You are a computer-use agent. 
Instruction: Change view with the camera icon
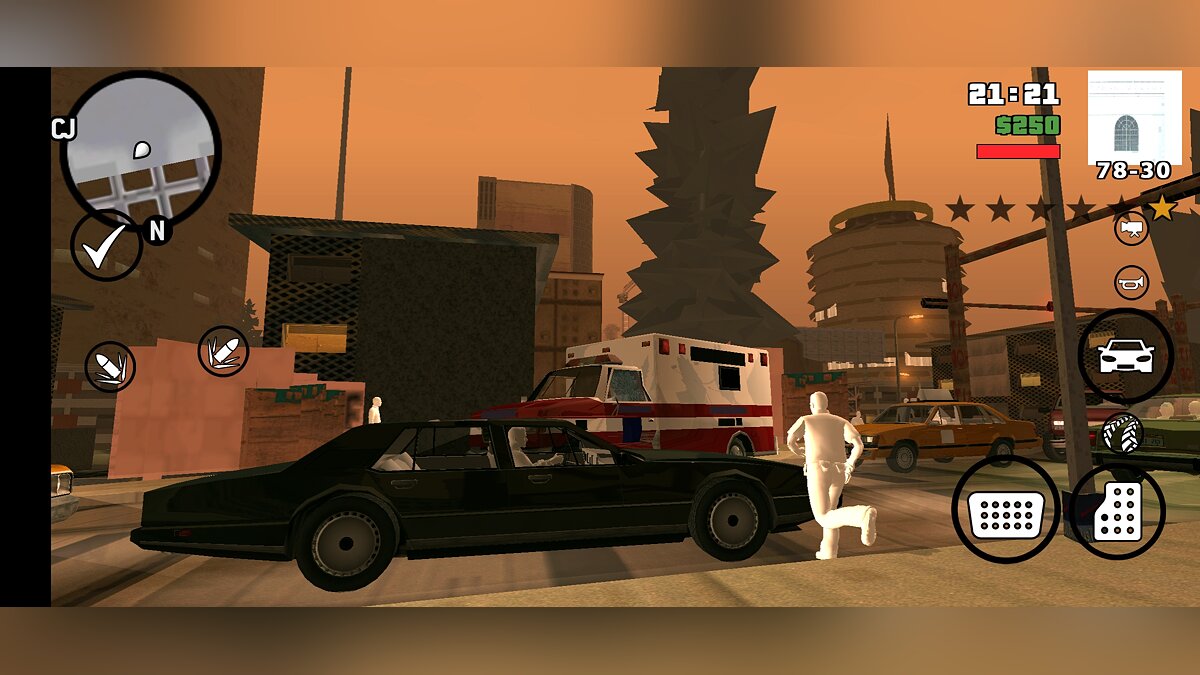point(1131,228)
